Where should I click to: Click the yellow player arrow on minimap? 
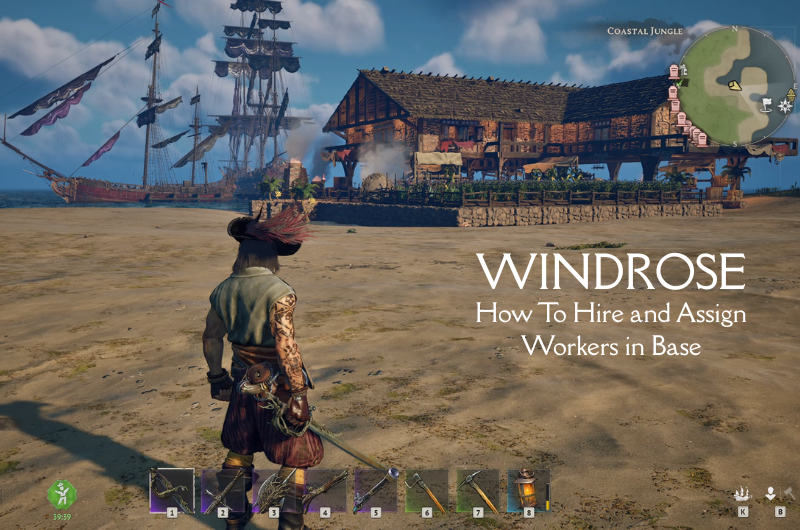735,86
